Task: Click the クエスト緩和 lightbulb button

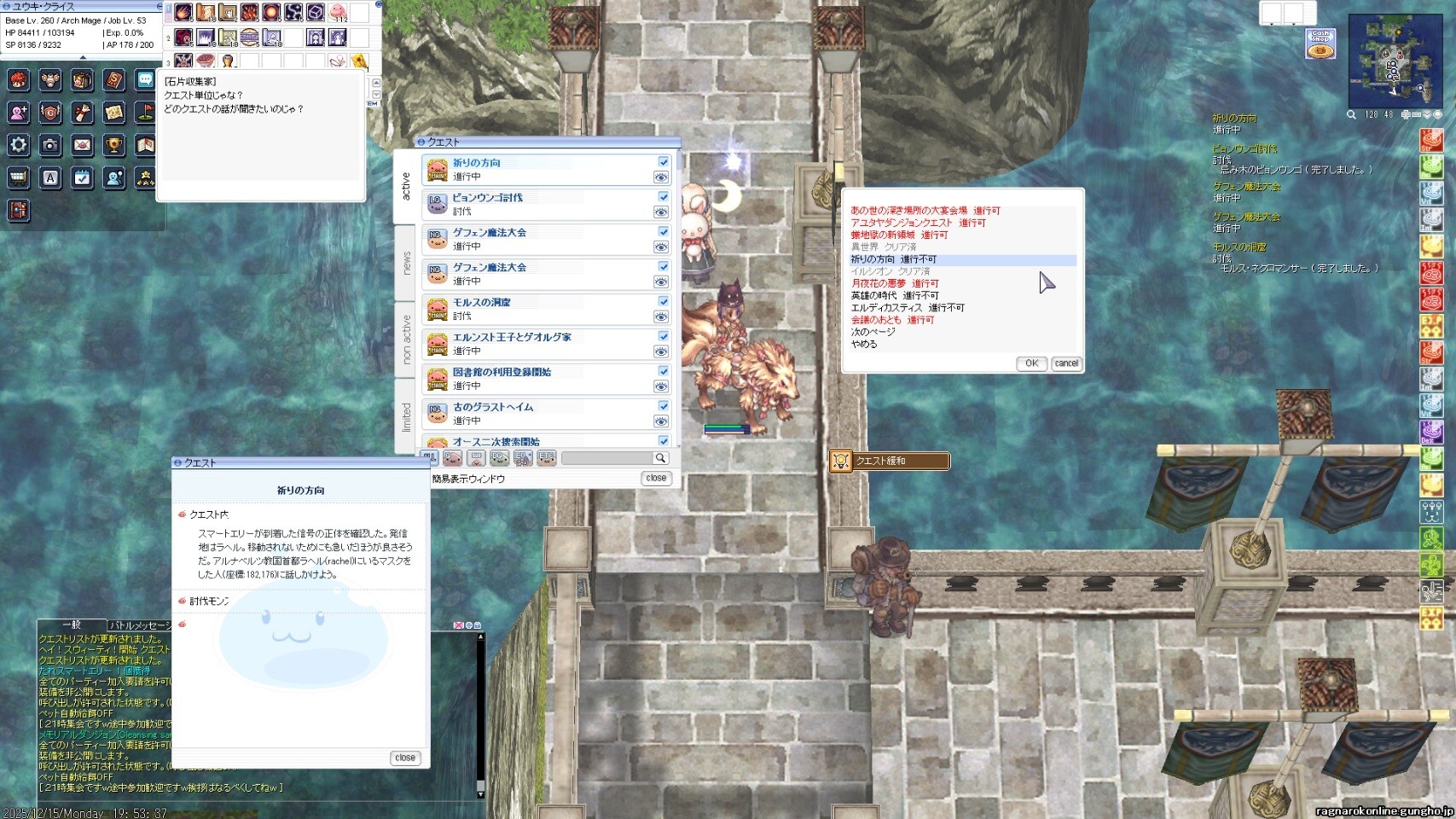Action: (841, 461)
